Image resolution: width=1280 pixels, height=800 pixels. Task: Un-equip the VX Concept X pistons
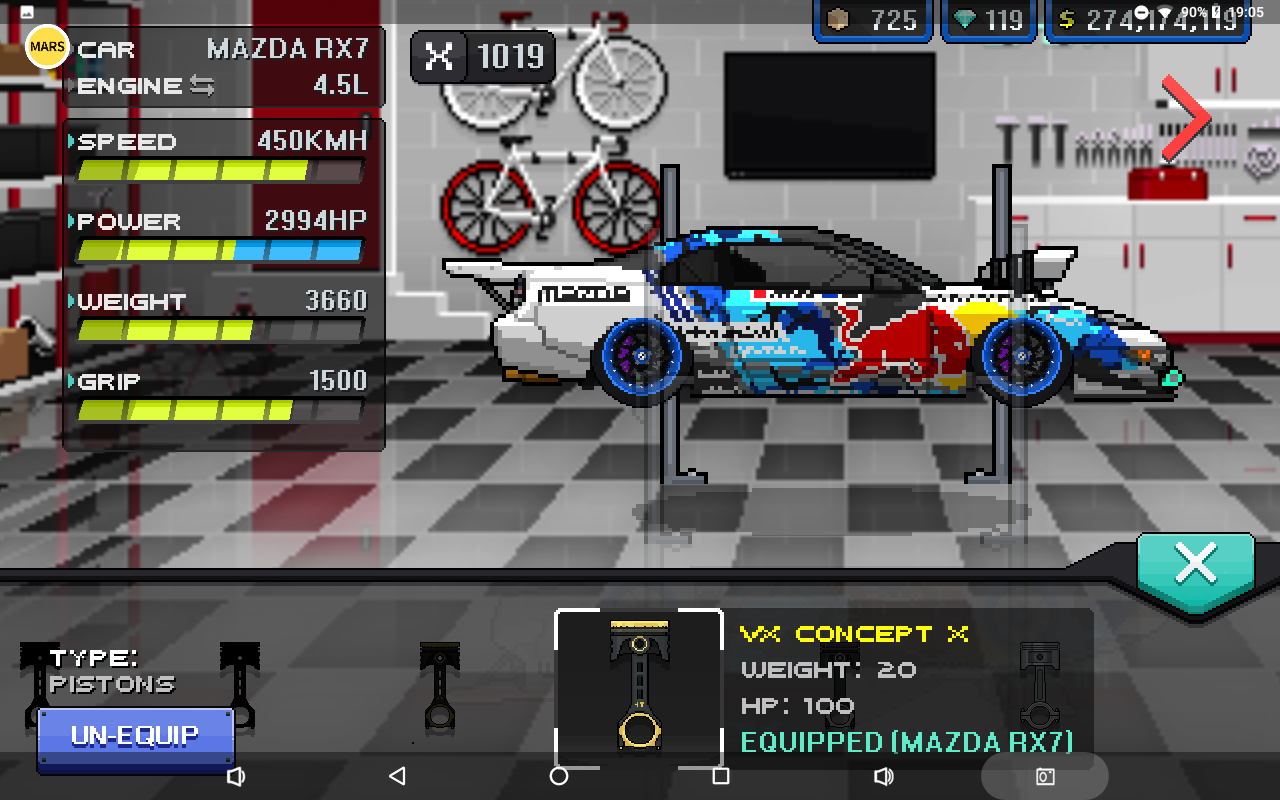pos(135,738)
